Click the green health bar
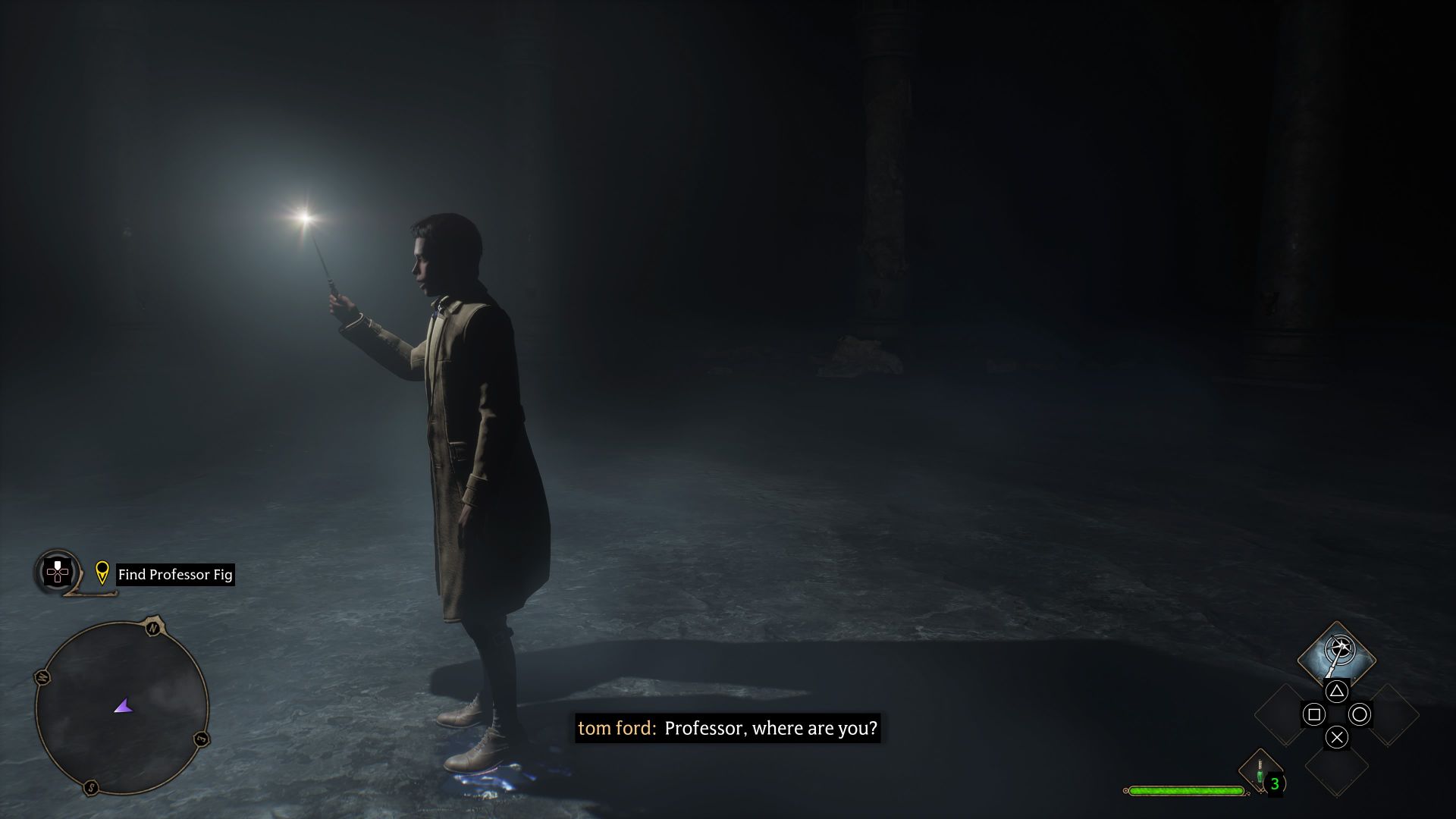Screen dimensions: 1456x819 [1185, 790]
